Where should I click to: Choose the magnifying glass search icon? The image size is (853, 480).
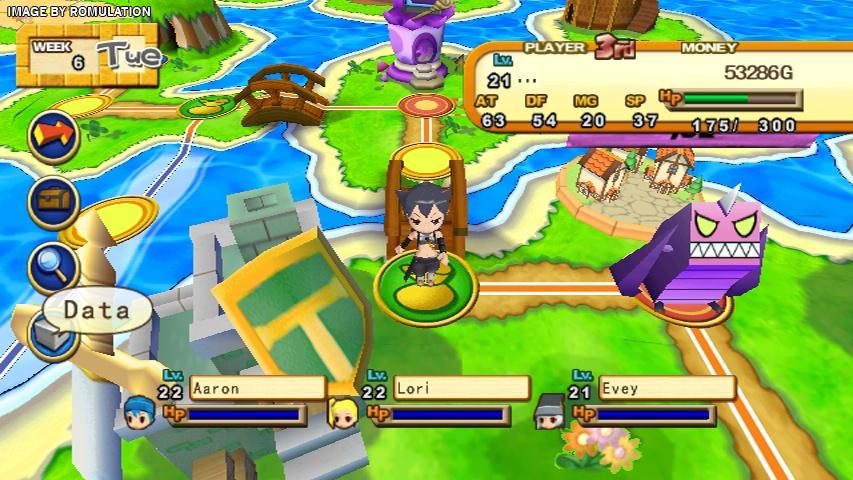click(54, 265)
